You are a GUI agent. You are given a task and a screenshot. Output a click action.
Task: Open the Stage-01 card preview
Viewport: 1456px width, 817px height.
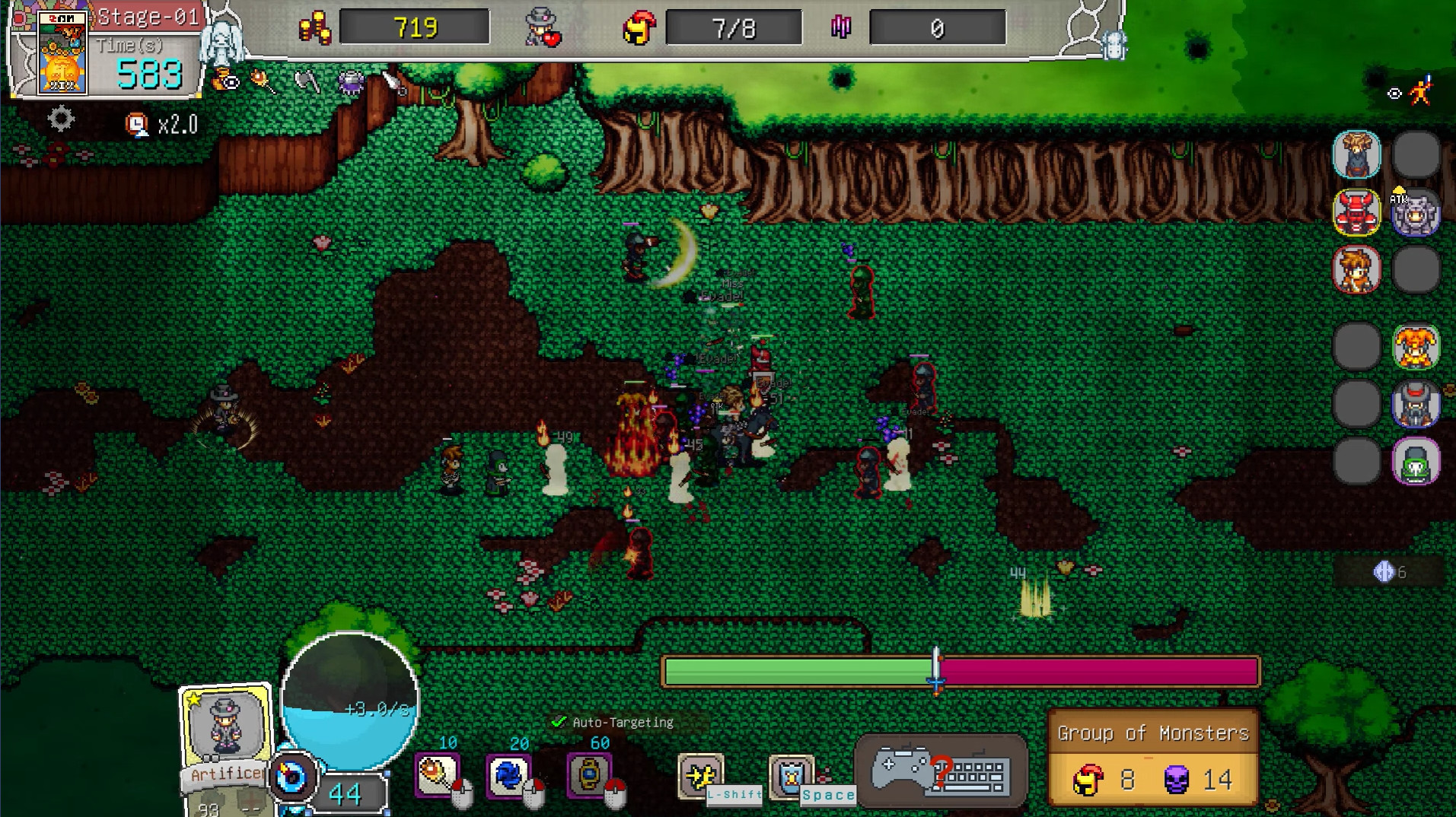click(x=62, y=53)
